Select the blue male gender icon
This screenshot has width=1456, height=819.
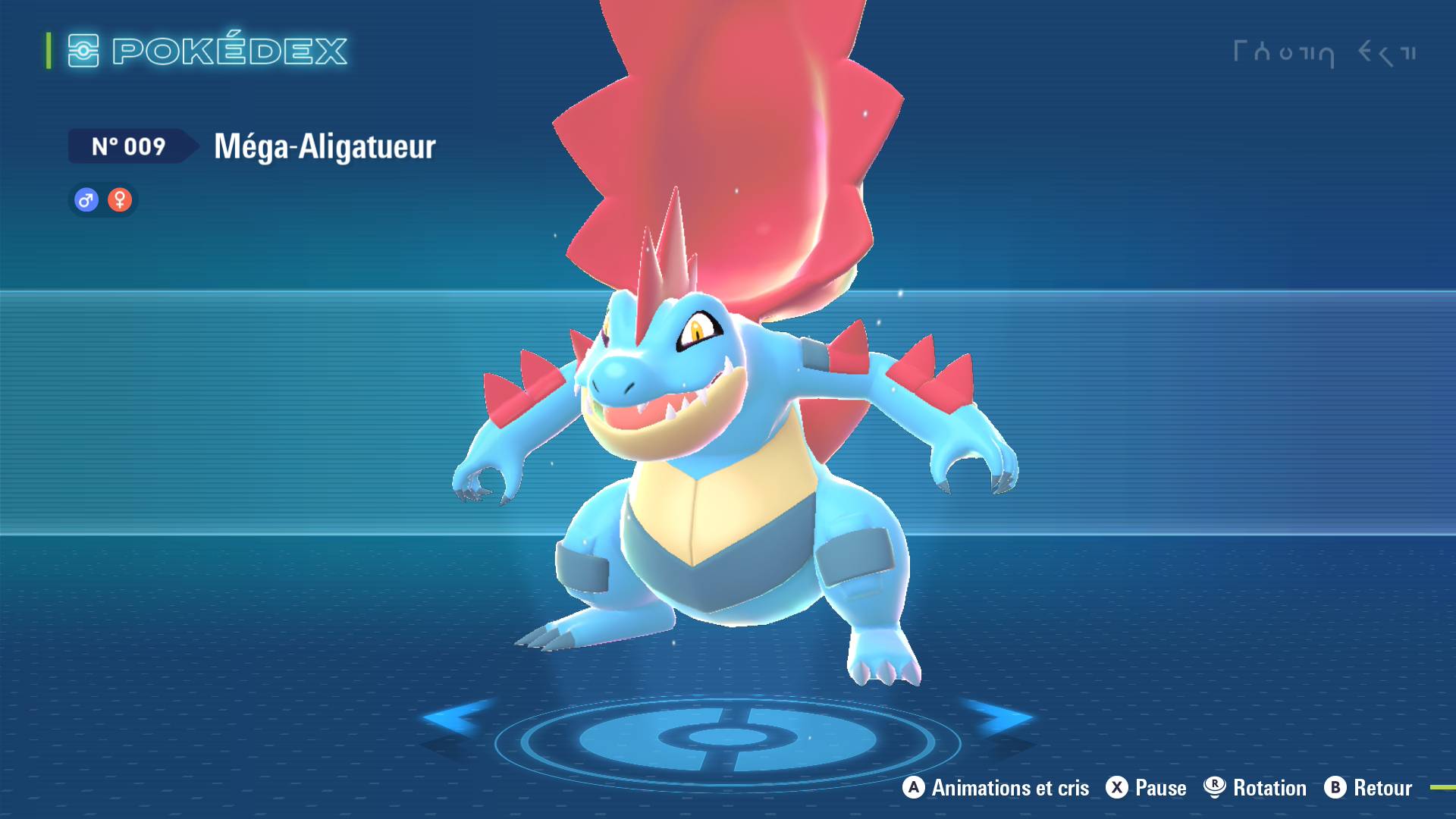click(x=86, y=200)
